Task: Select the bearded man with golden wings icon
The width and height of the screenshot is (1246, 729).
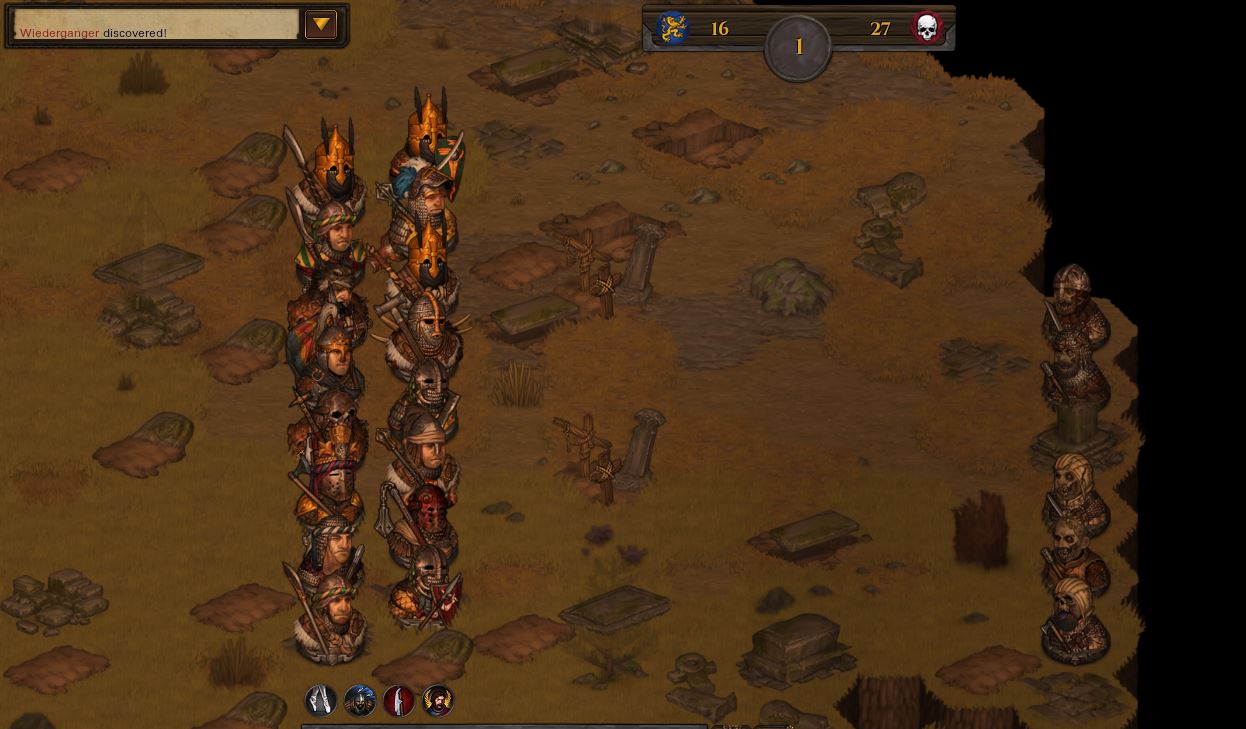Action: [x=438, y=700]
